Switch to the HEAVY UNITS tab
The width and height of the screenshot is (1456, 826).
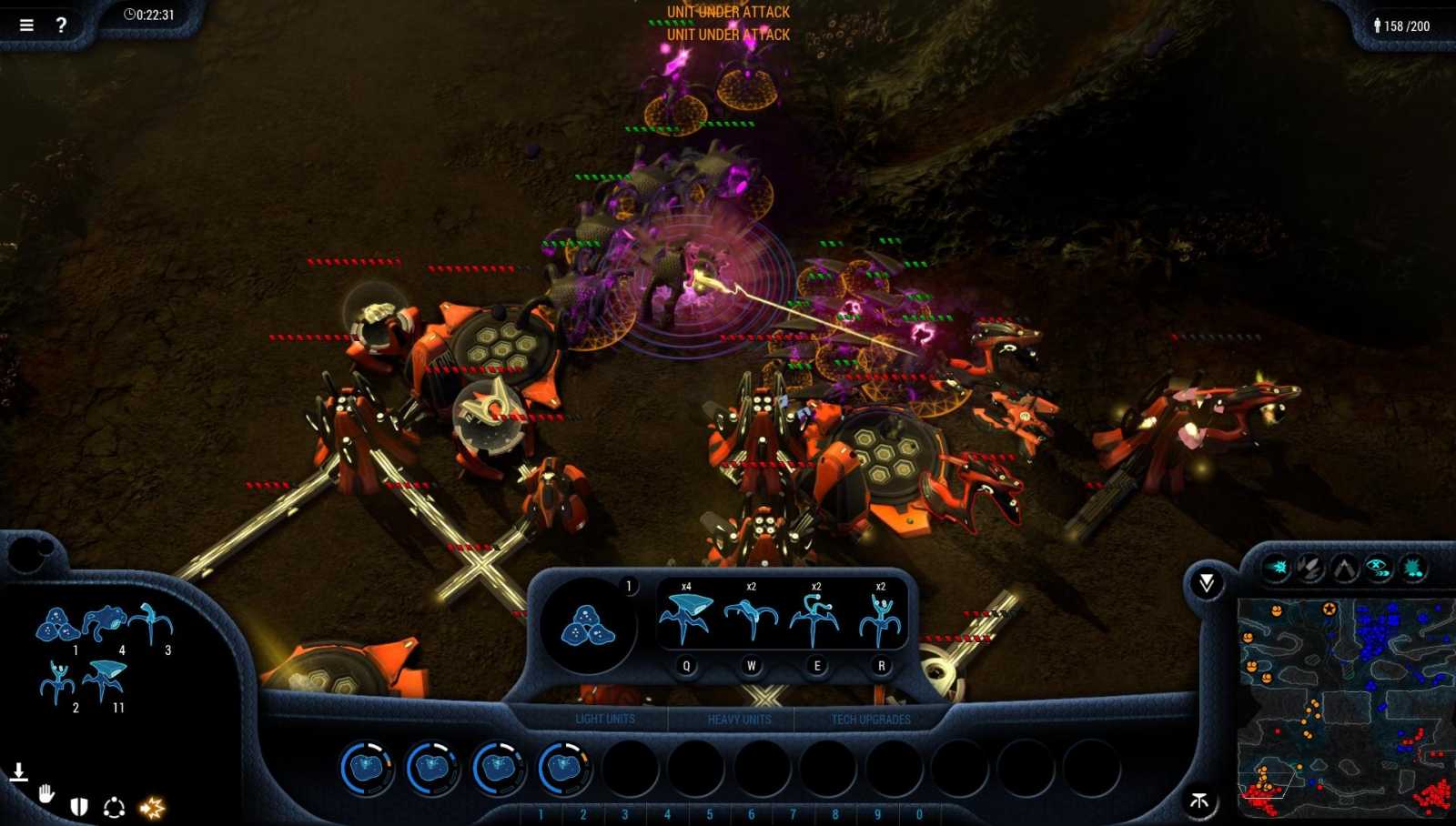click(x=739, y=719)
